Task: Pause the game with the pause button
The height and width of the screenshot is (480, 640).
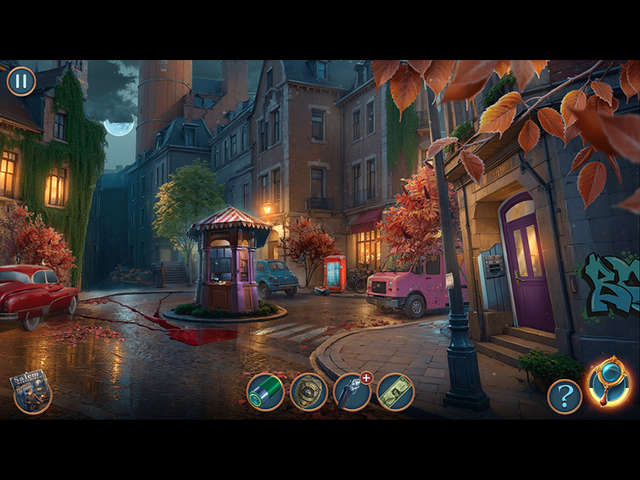Action: click(x=21, y=81)
